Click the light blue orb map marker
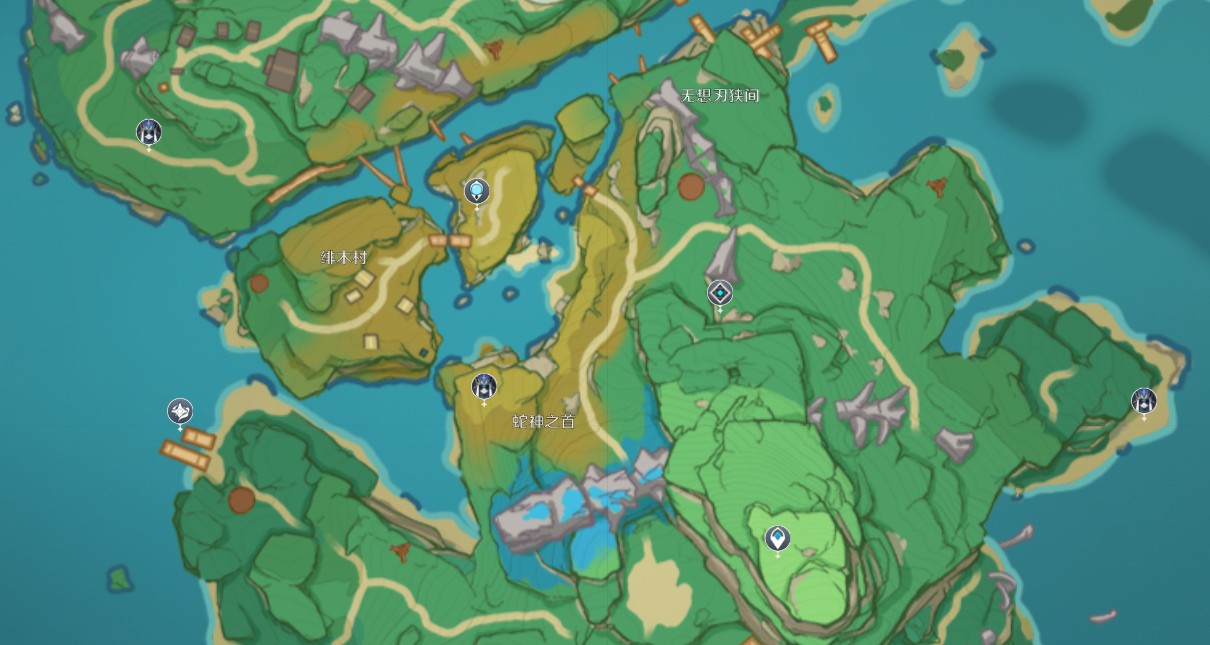Viewport: 1210px width, 645px height. (477, 190)
